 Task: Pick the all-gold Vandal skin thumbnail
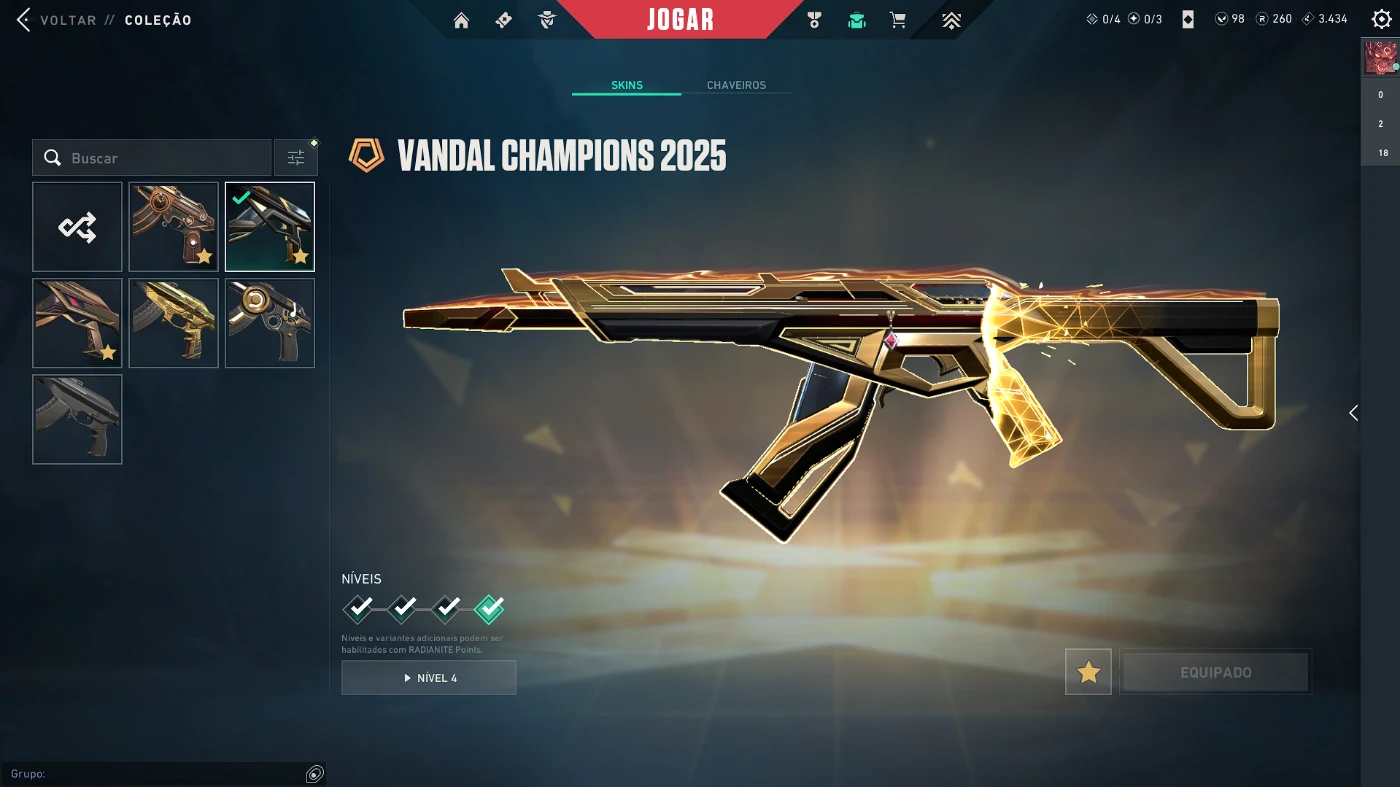pos(173,323)
